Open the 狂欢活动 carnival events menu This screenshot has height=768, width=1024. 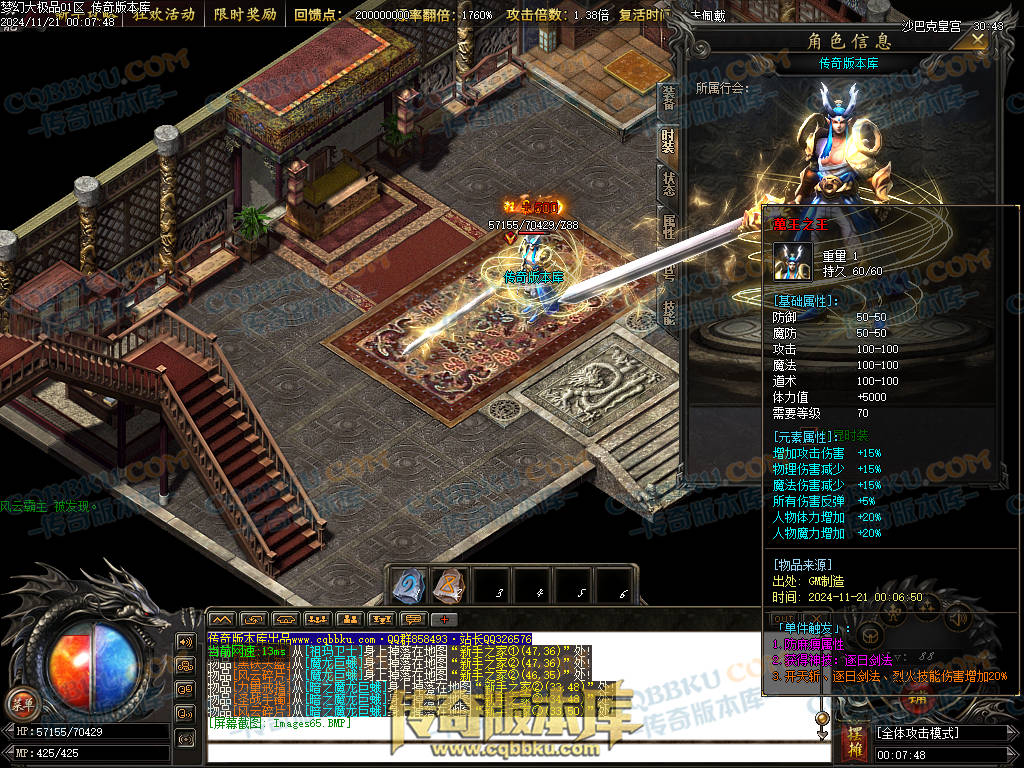point(164,15)
